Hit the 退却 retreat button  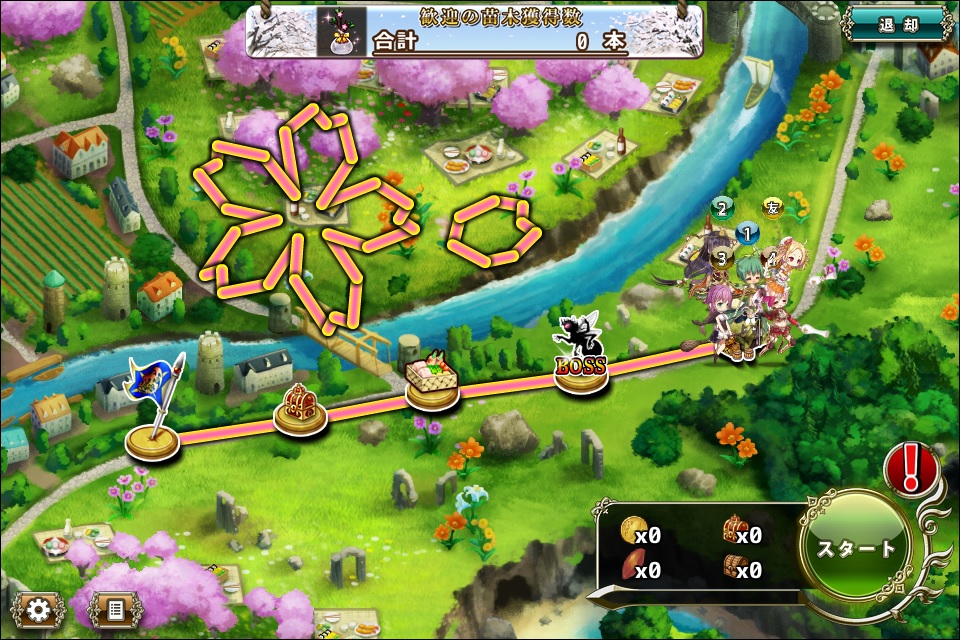pos(896,25)
